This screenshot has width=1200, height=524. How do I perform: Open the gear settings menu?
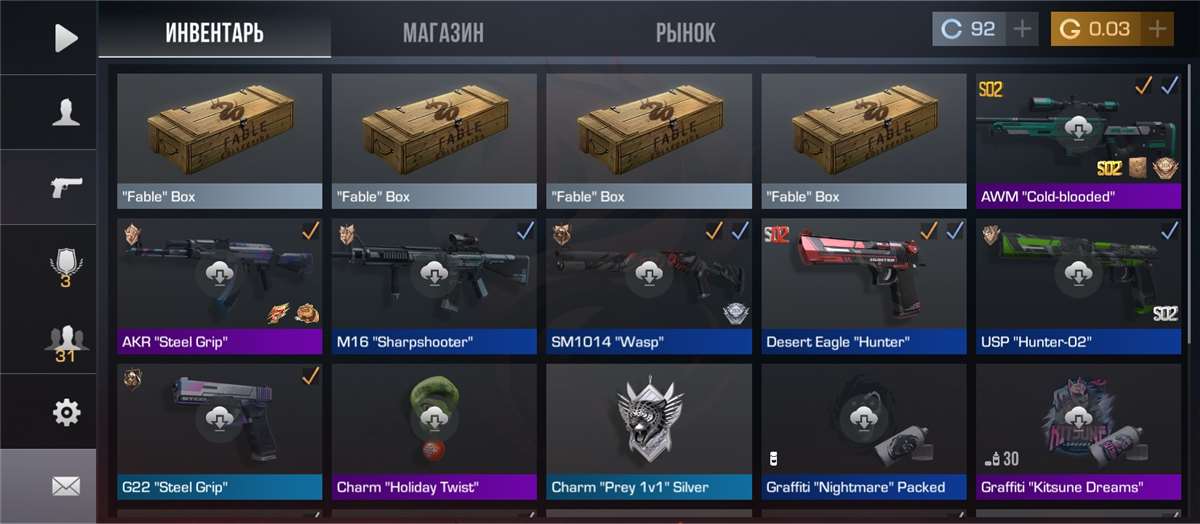click(x=66, y=411)
